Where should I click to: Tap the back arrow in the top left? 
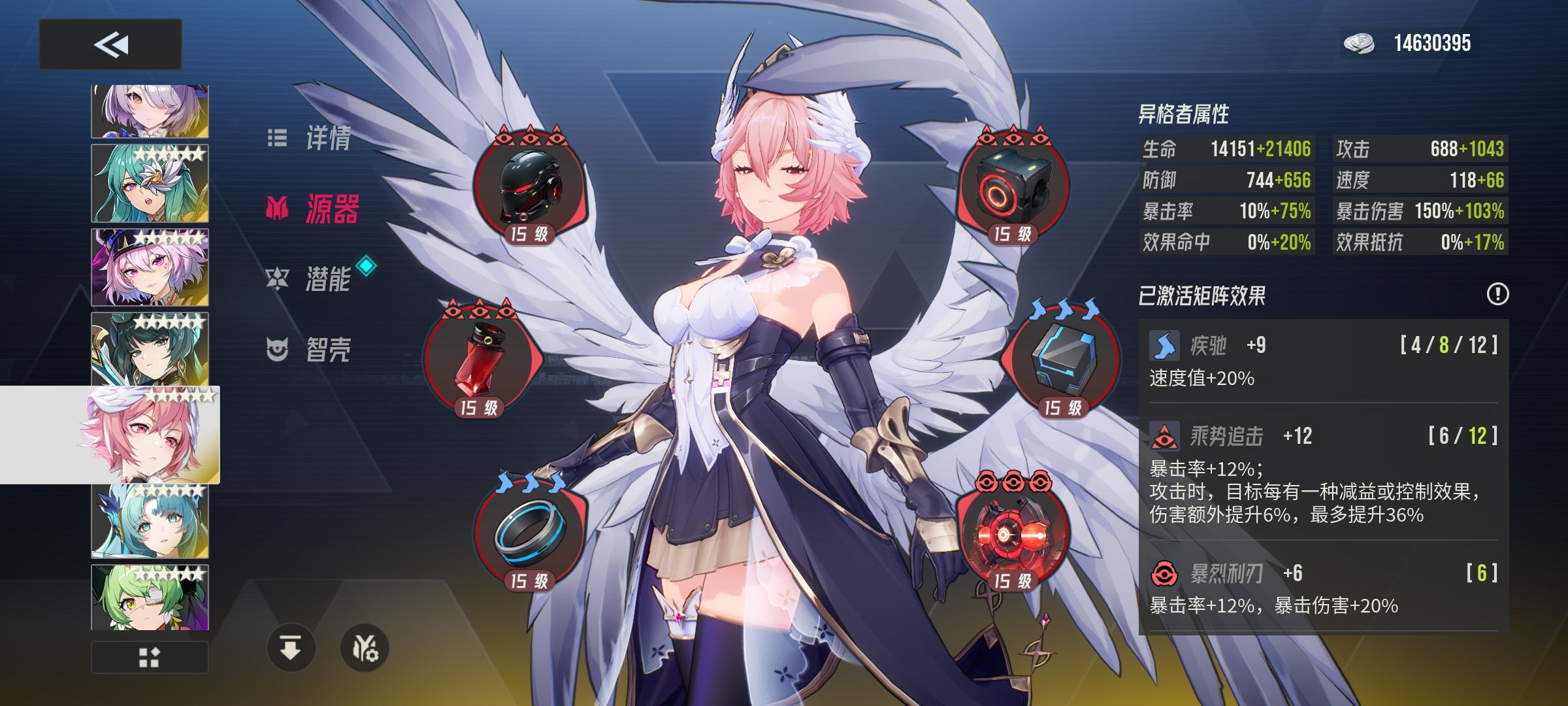pos(110,45)
